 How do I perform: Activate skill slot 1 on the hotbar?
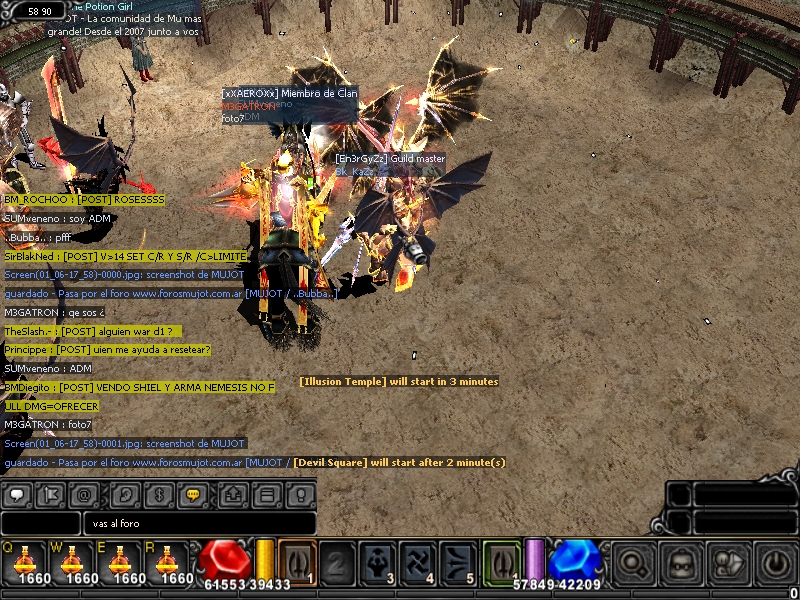[297, 562]
